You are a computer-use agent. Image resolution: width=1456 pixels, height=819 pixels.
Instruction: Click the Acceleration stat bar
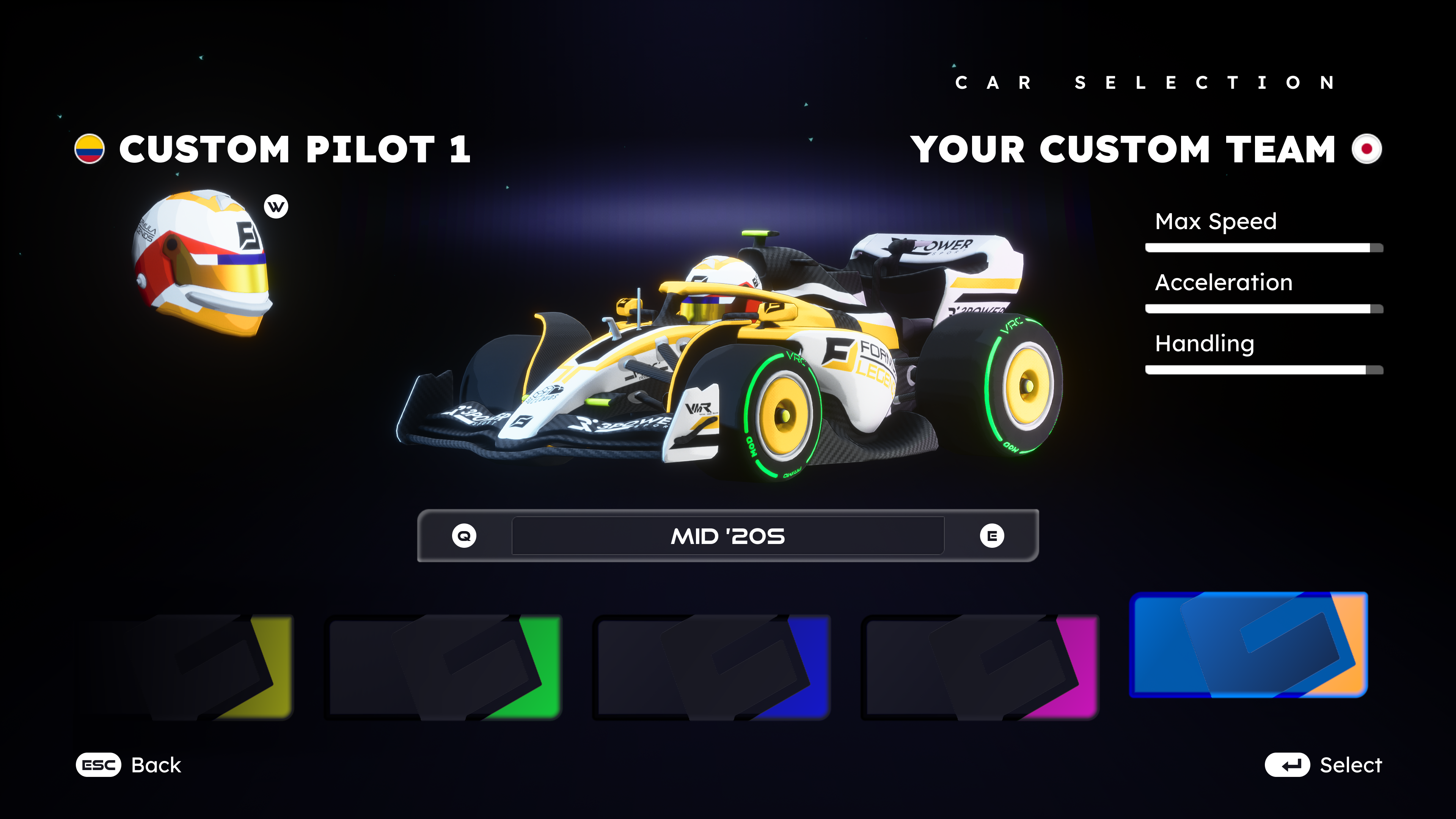pos(1263,309)
